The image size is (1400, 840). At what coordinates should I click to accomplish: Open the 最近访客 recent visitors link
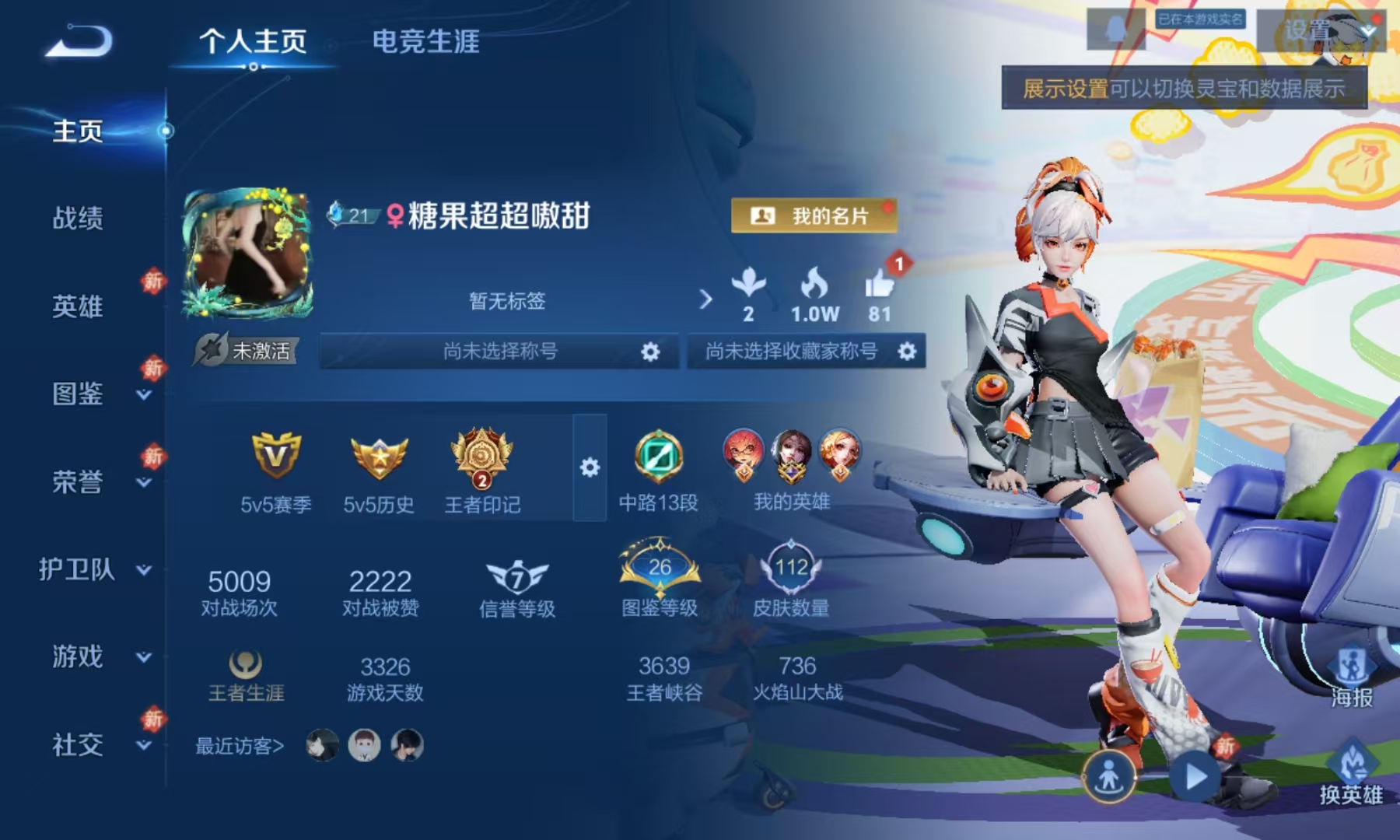coord(238,745)
